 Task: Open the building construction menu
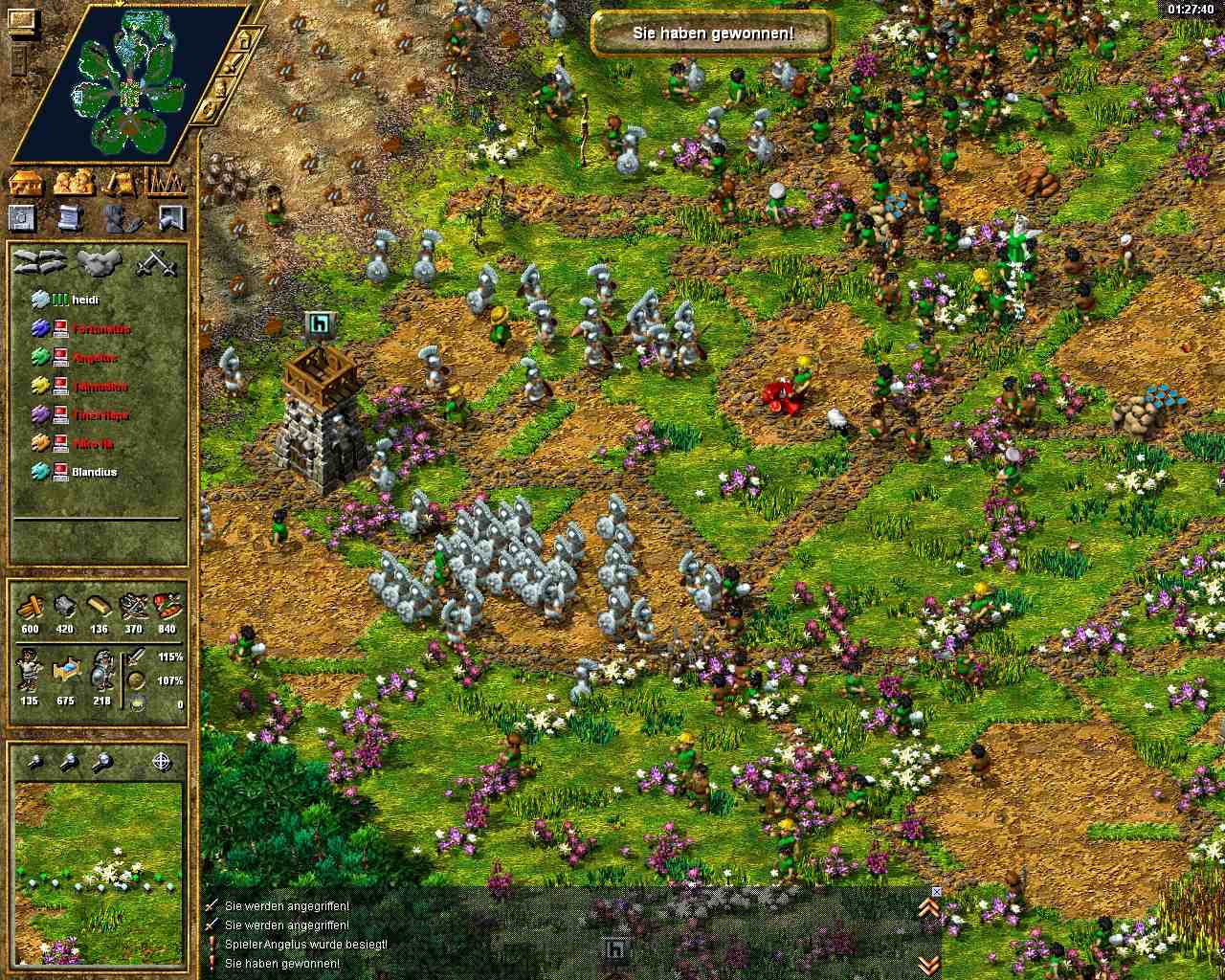pyautogui.click(x=28, y=182)
